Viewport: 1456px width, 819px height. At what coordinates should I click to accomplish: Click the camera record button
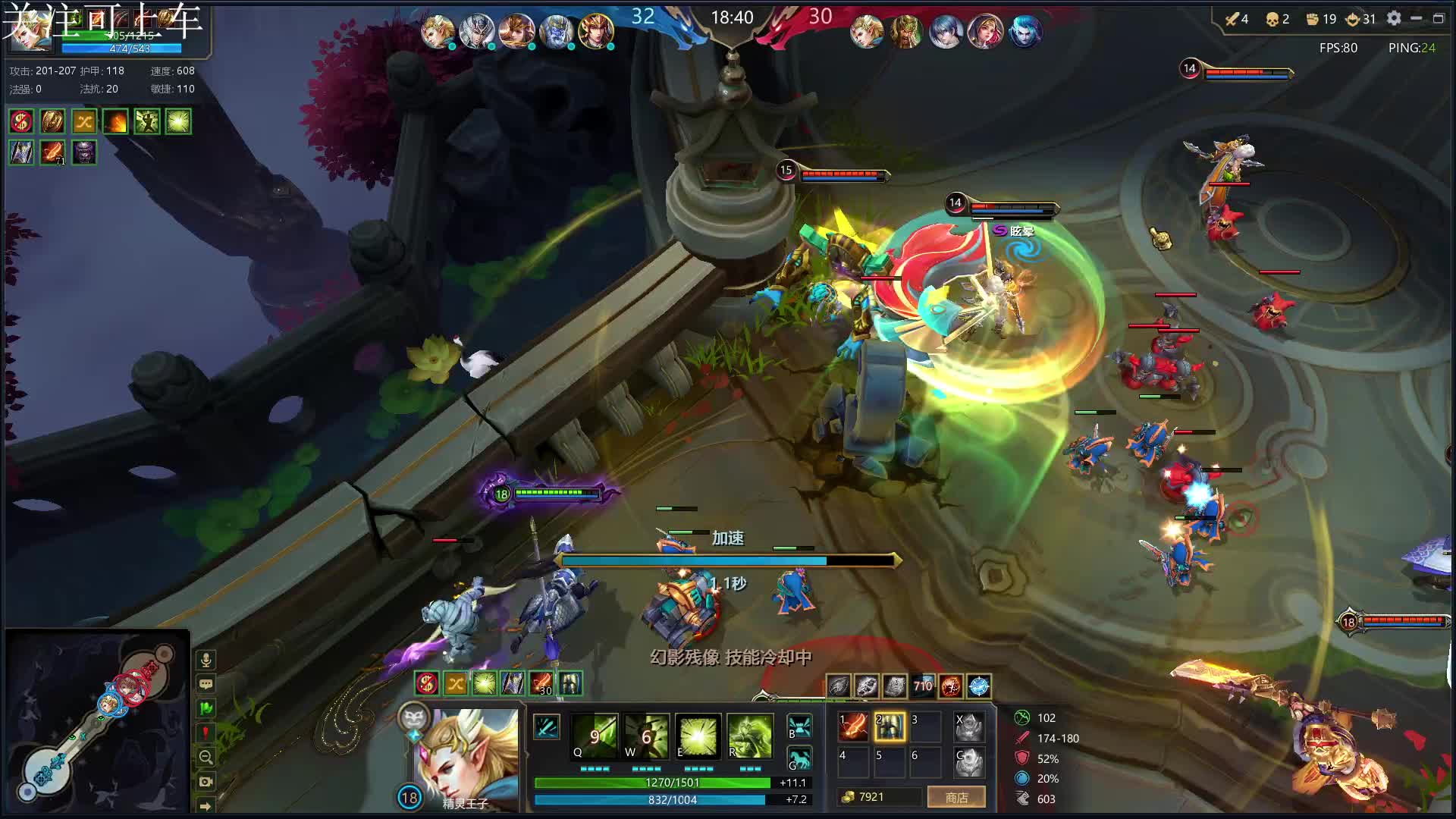(206, 781)
